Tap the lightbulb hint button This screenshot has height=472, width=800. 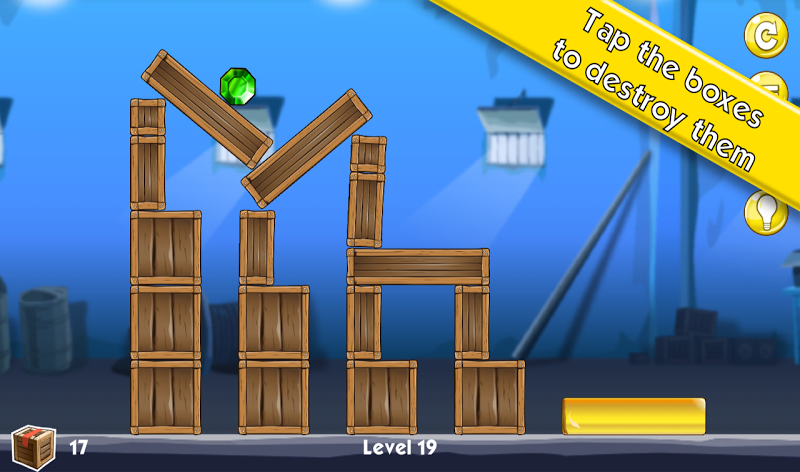tap(765, 213)
